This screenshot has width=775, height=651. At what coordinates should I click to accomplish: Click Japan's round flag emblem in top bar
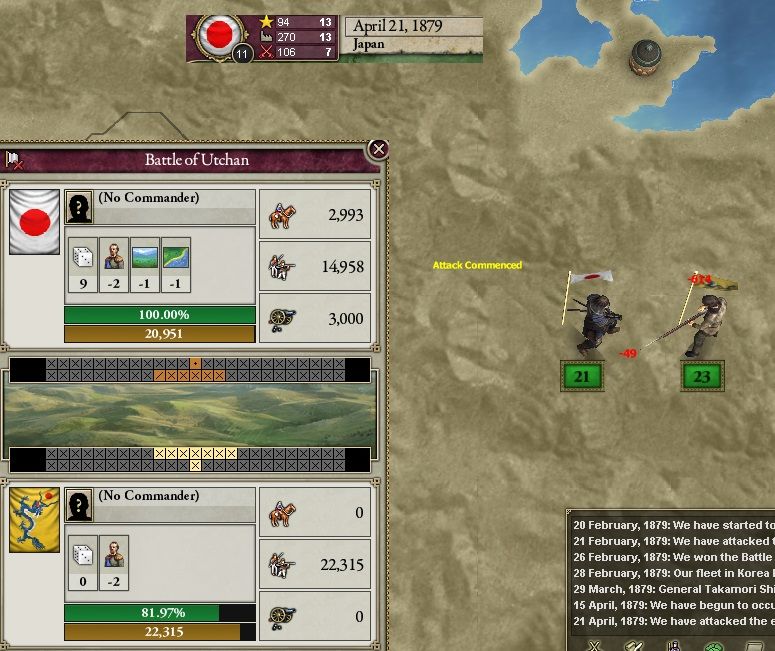[x=216, y=36]
